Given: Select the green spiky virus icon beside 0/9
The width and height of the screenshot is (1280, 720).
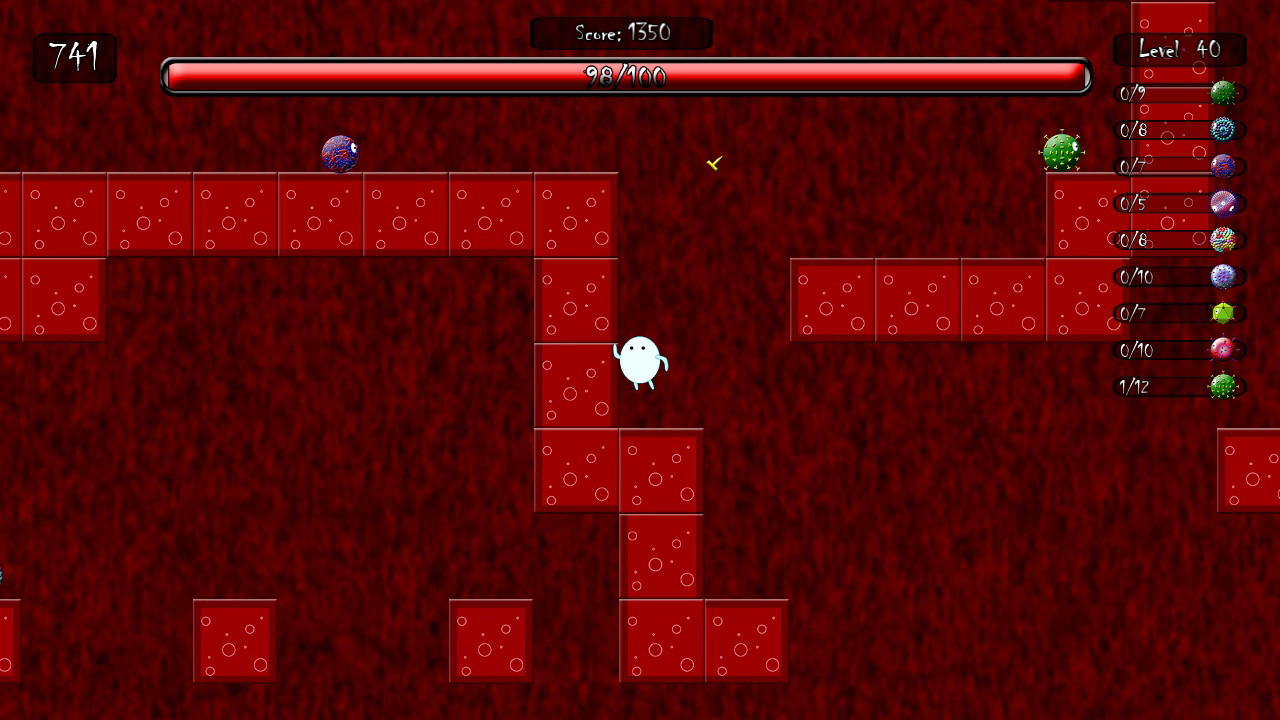Looking at the screenshot, I should [x=1225, y=93].
